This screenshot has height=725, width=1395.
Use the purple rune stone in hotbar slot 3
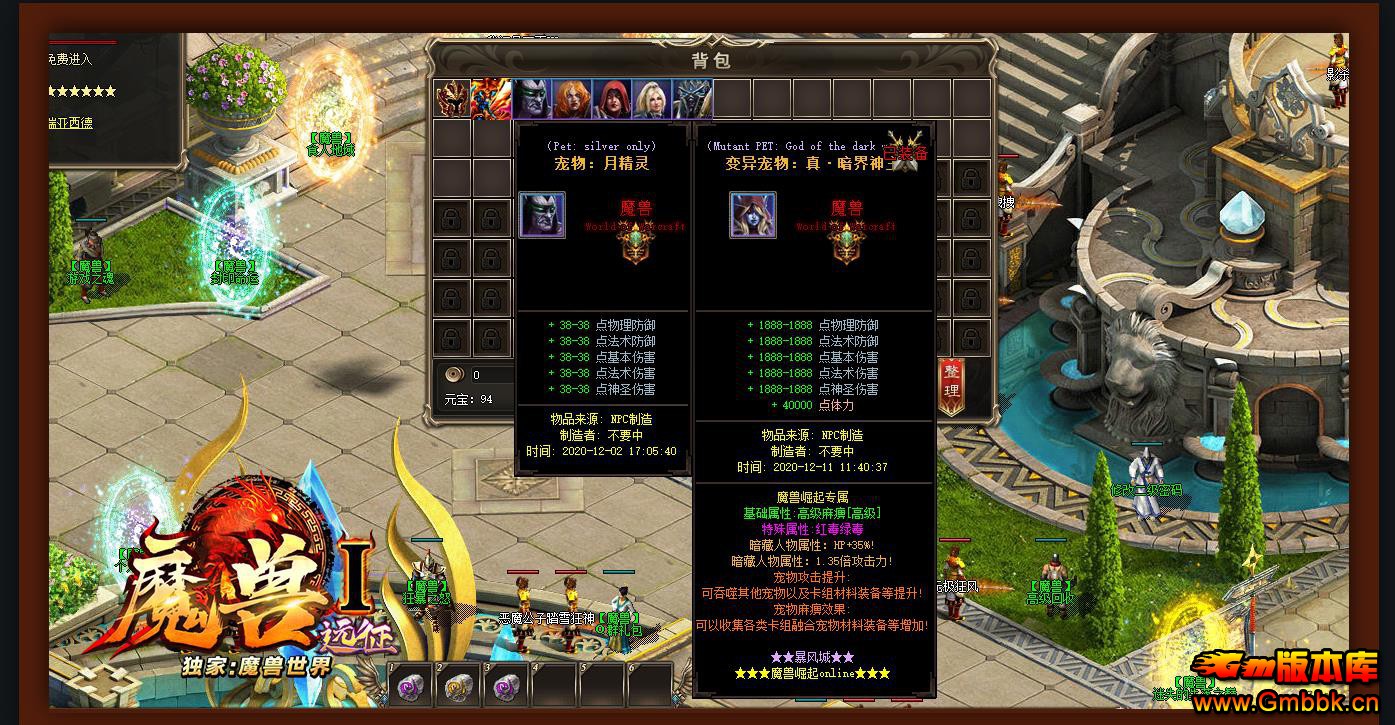(506, 686)
